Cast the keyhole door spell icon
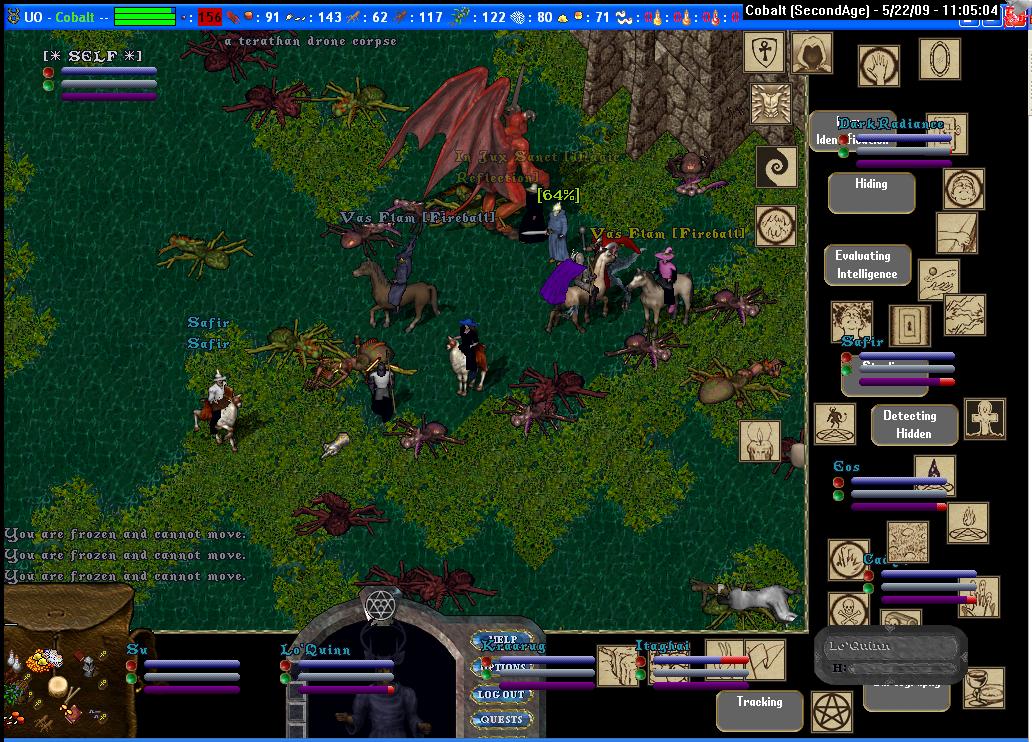1032x742 pixels. [x=909, y=325]
